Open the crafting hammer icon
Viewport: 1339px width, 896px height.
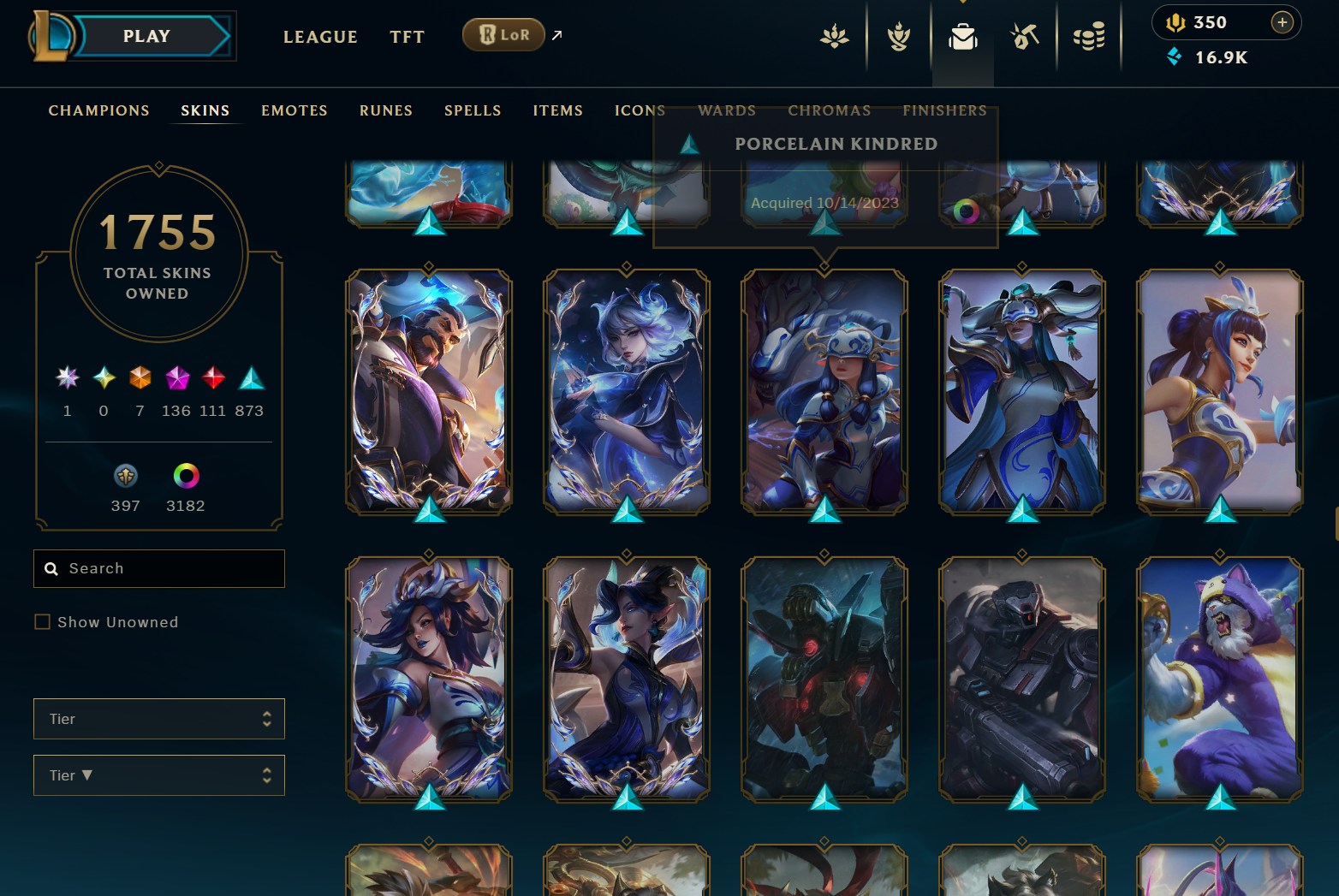coord(1025,37)
